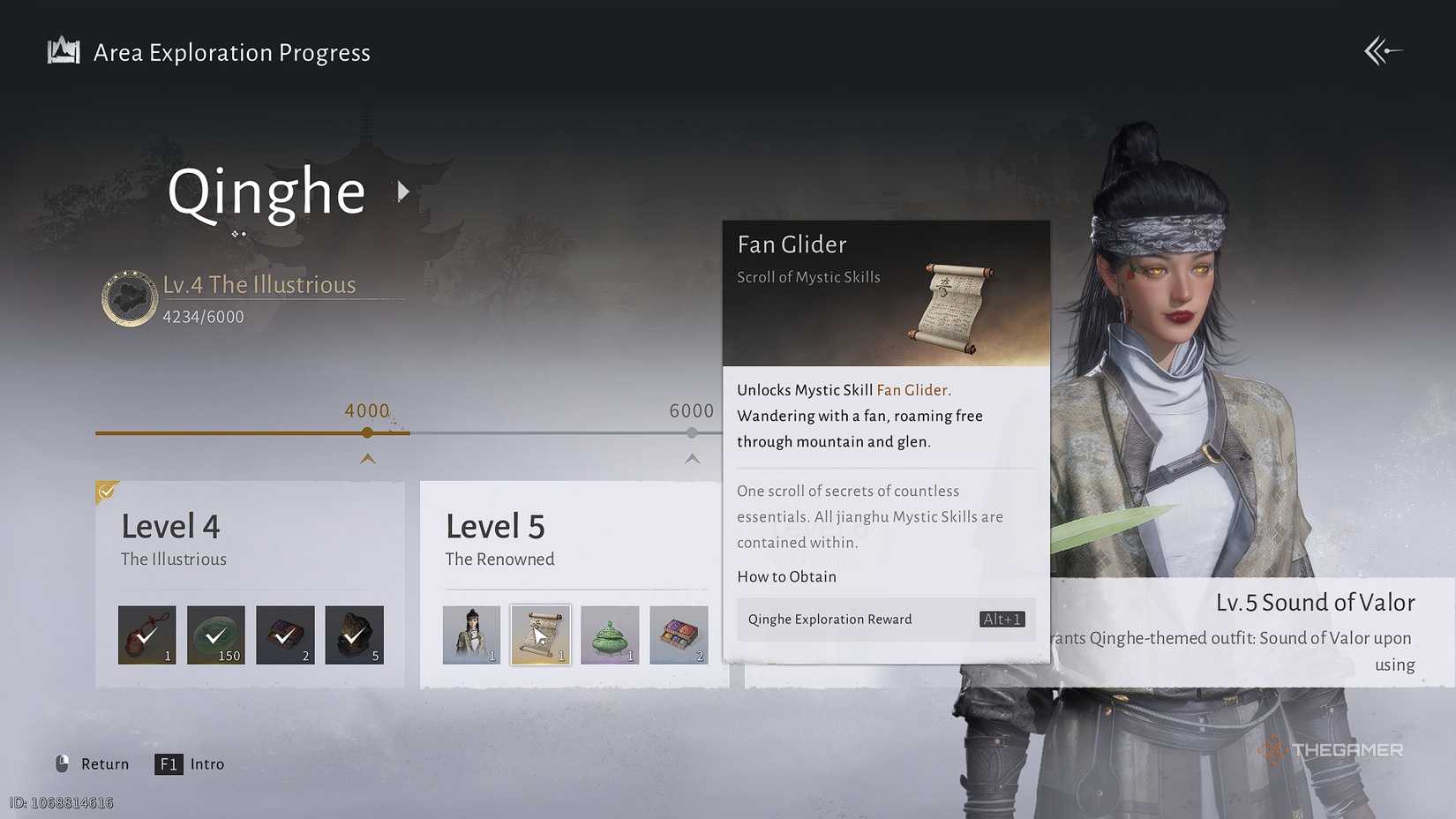Image resolution: width=1456 pixels, height=819 pixels.
Task: Select the Fan Glider scroll reward icon
Action: (x=540, y=635)
